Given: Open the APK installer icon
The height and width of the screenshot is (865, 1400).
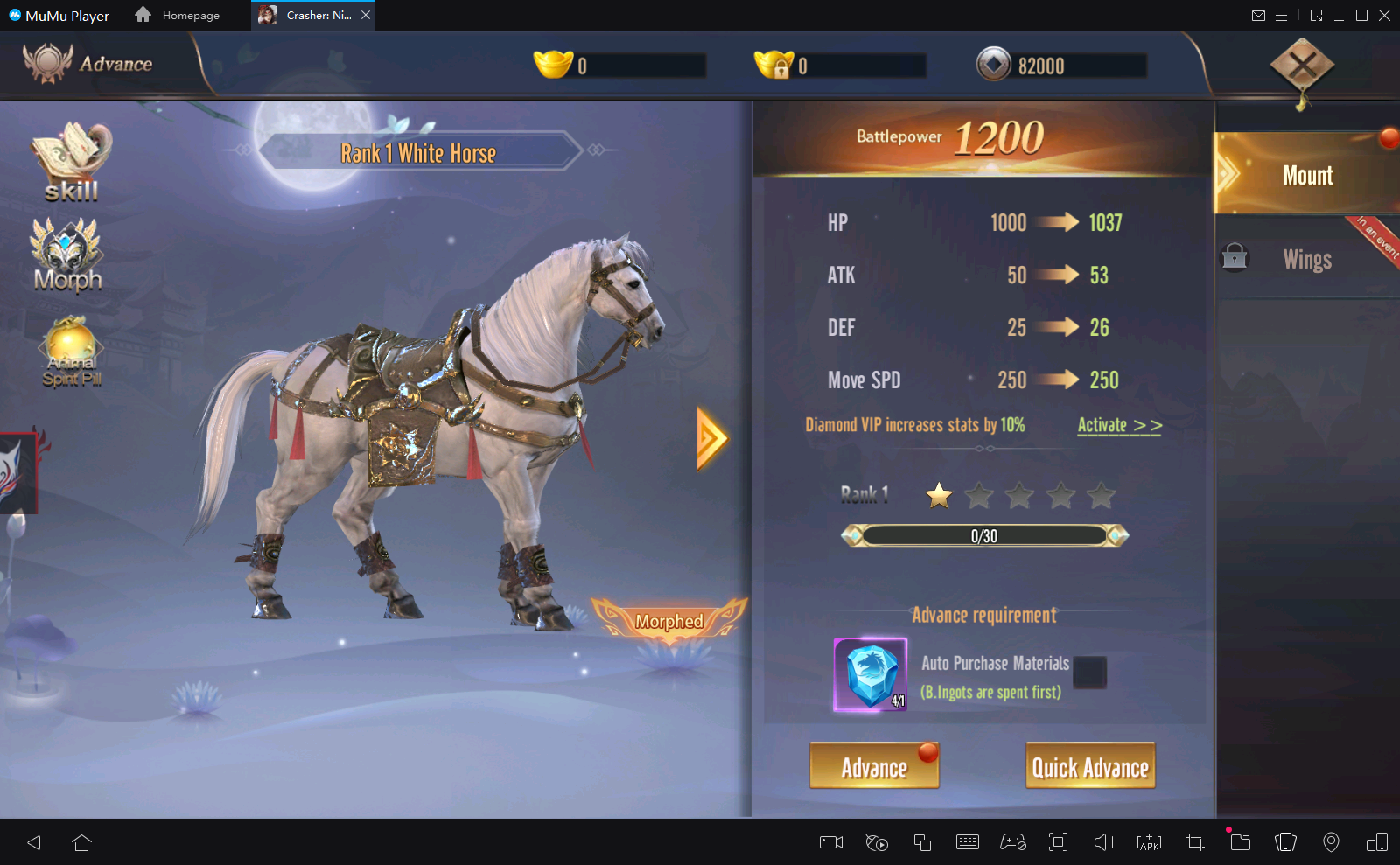Looking at the screenshot, I should [x=1148, y=842].
